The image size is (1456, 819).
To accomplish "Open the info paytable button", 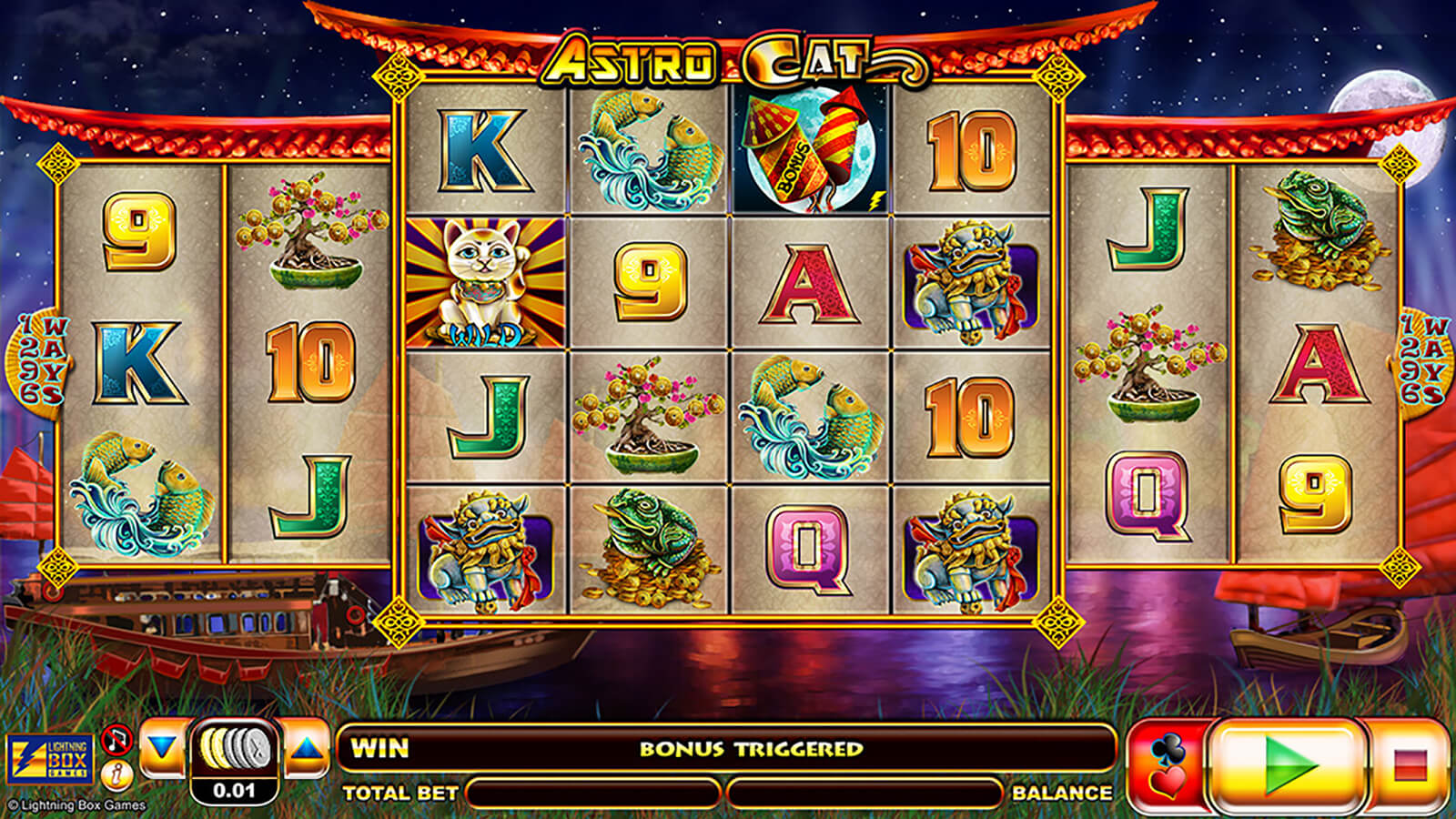I will pyautogui.click(x=116, y=775).
